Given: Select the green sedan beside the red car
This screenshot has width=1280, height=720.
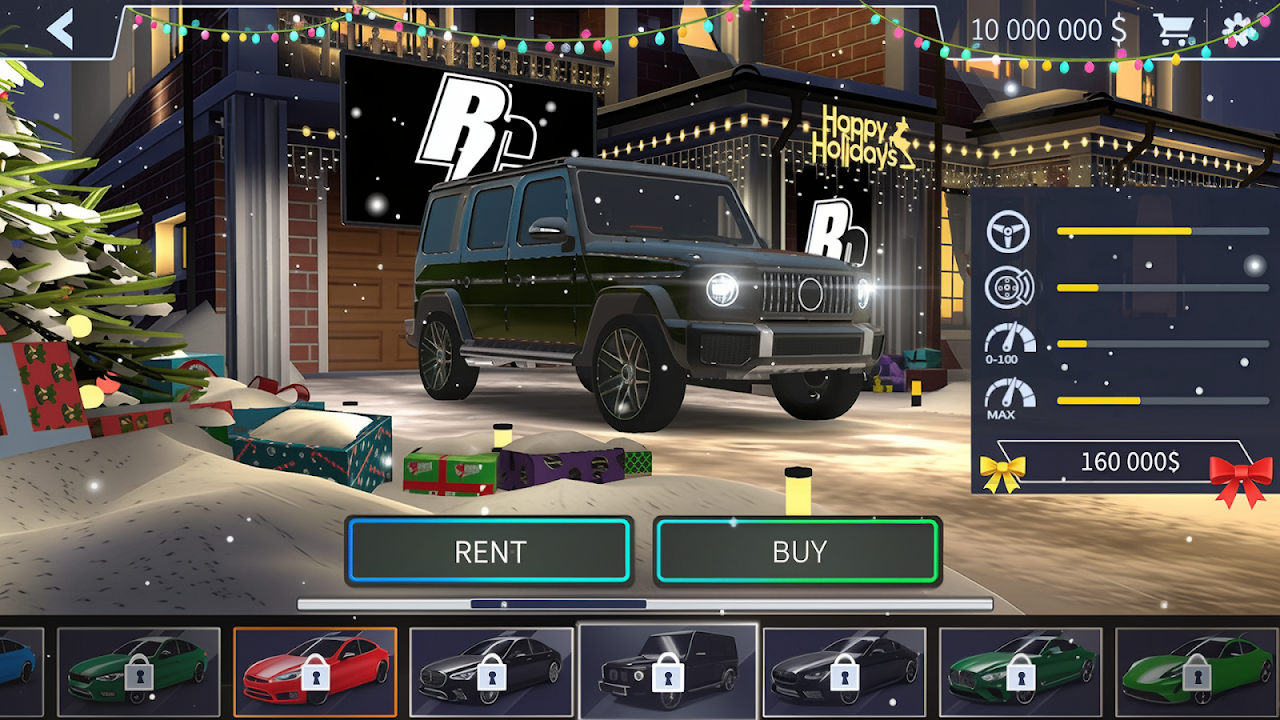Looking at the screenshot, I should 138,672.
